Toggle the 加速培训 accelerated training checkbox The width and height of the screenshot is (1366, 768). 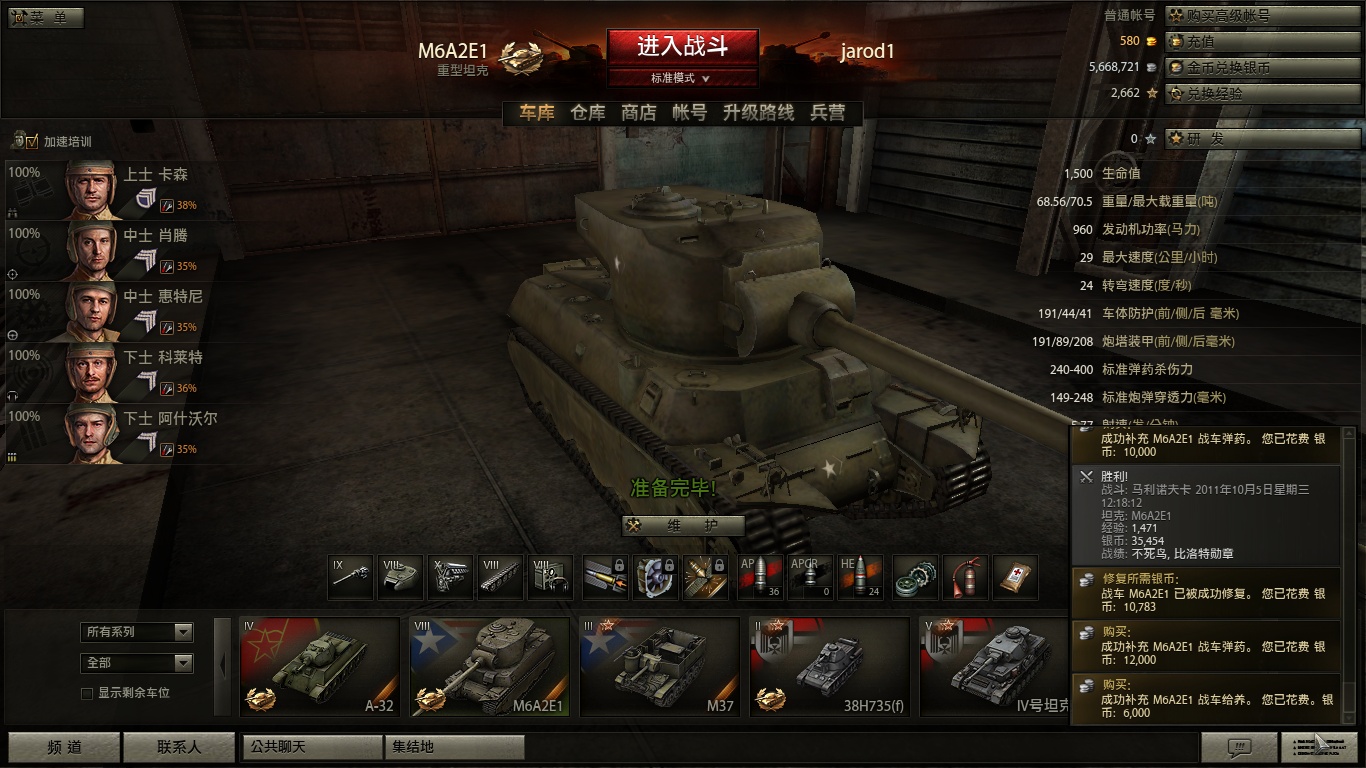point(31,142)
